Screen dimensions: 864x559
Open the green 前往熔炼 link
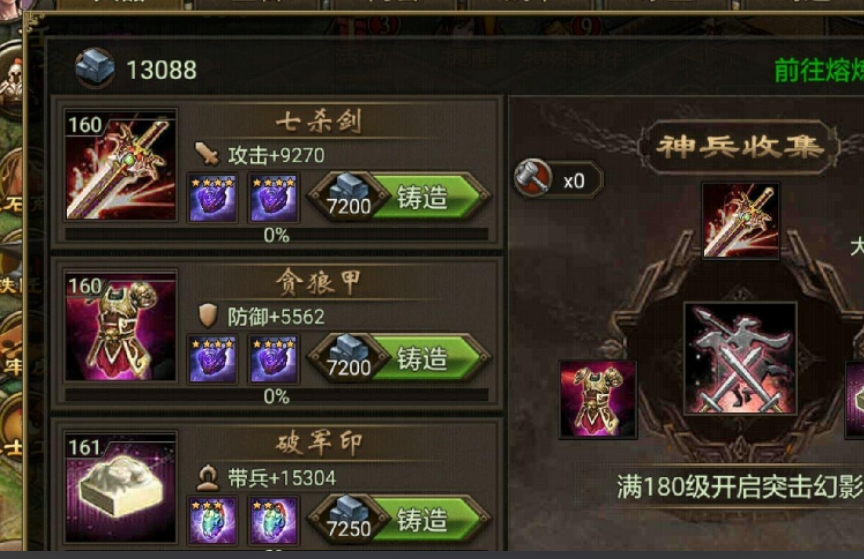point(818,71)
